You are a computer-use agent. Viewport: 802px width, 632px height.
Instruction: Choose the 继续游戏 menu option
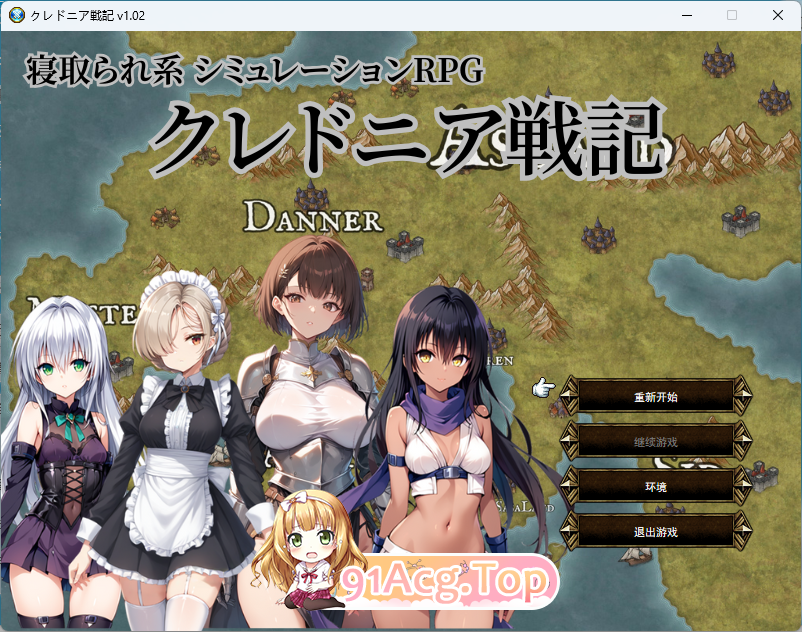[656, 441]
